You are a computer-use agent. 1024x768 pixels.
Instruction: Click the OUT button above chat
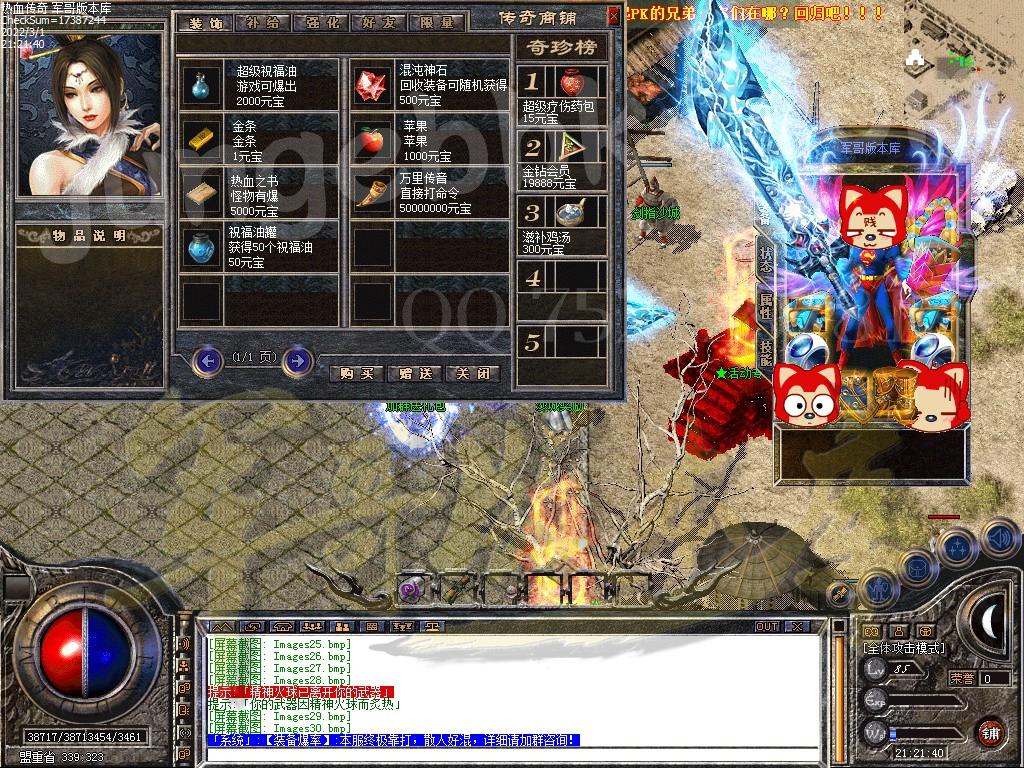pyautogui.click(x=767, y=626)
